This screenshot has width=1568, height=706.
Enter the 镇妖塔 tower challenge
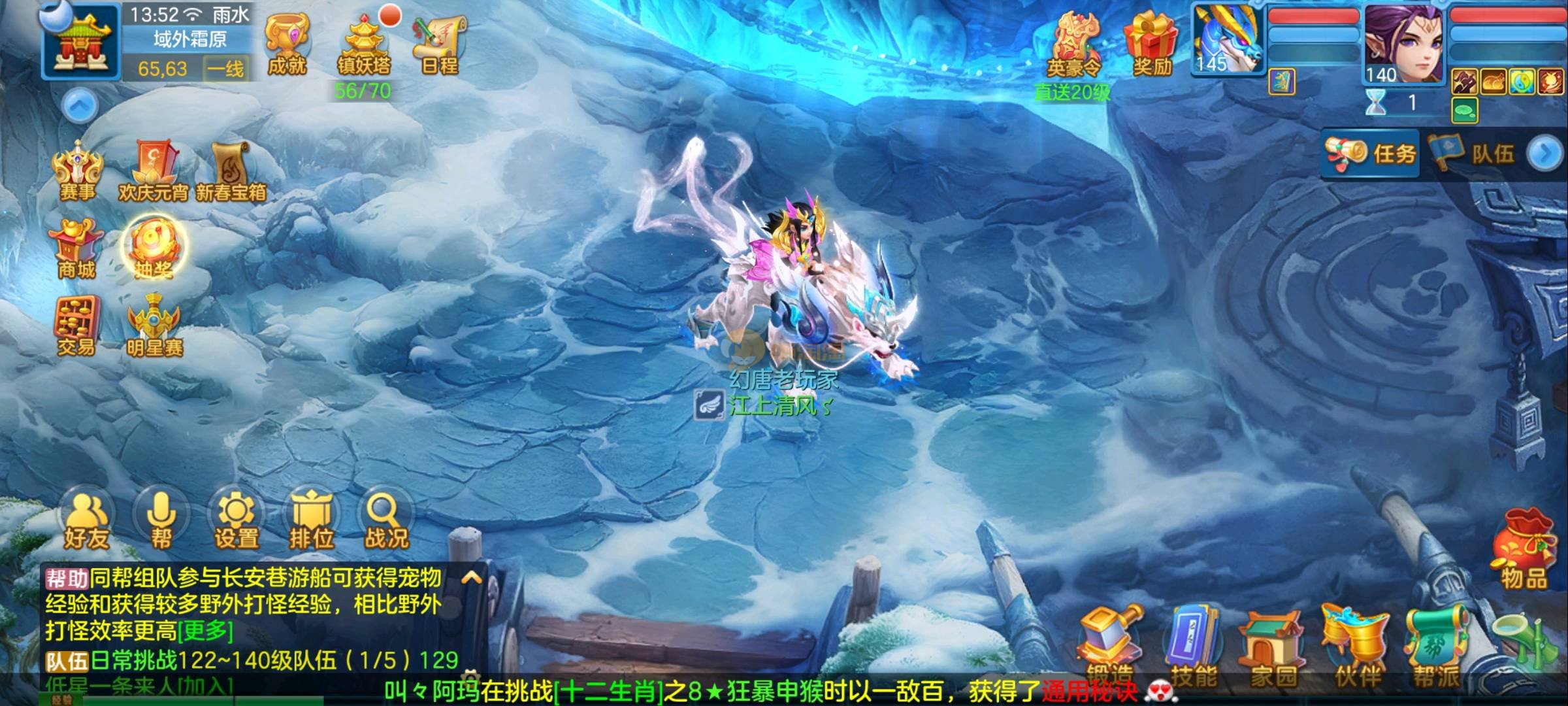pos(363,44)
